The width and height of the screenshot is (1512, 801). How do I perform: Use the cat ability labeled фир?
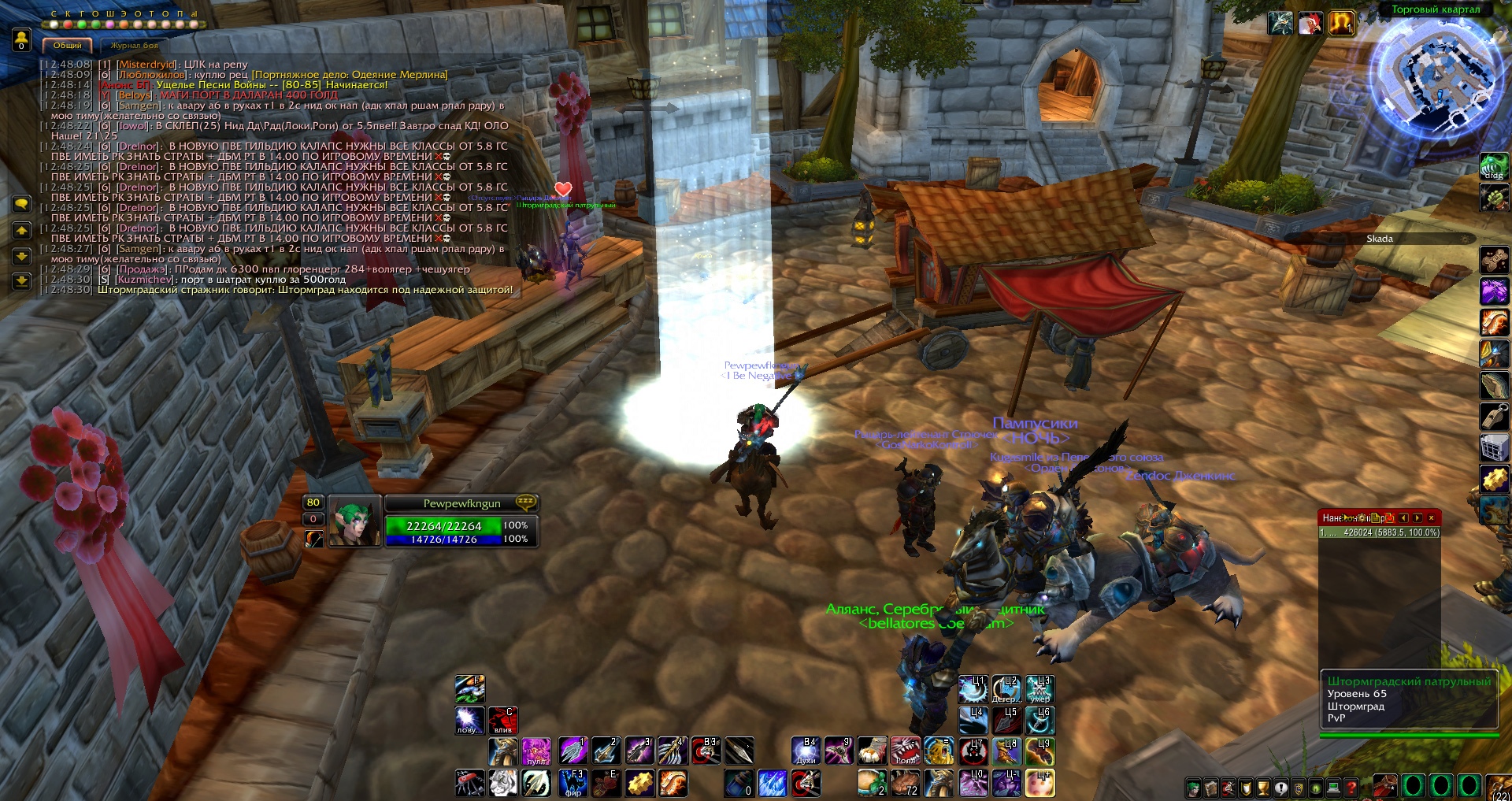click(573, 783)
